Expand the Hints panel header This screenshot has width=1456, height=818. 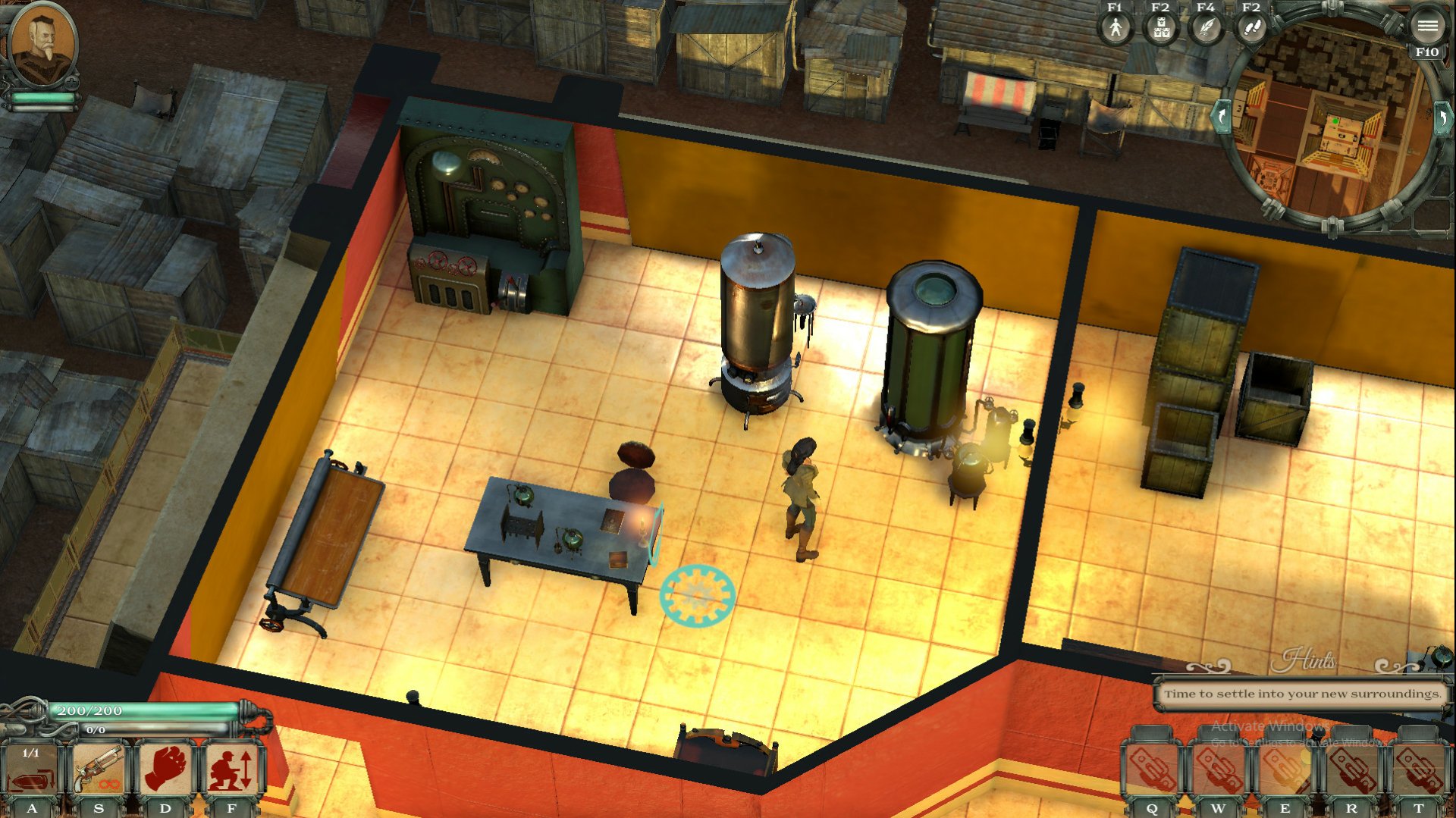[1309, 660]
